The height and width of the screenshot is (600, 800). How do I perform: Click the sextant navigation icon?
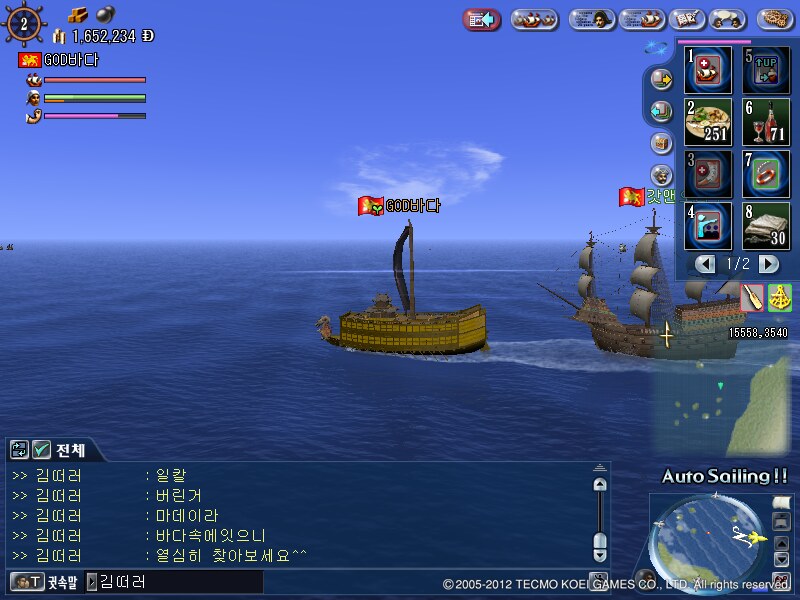[779, 297]
